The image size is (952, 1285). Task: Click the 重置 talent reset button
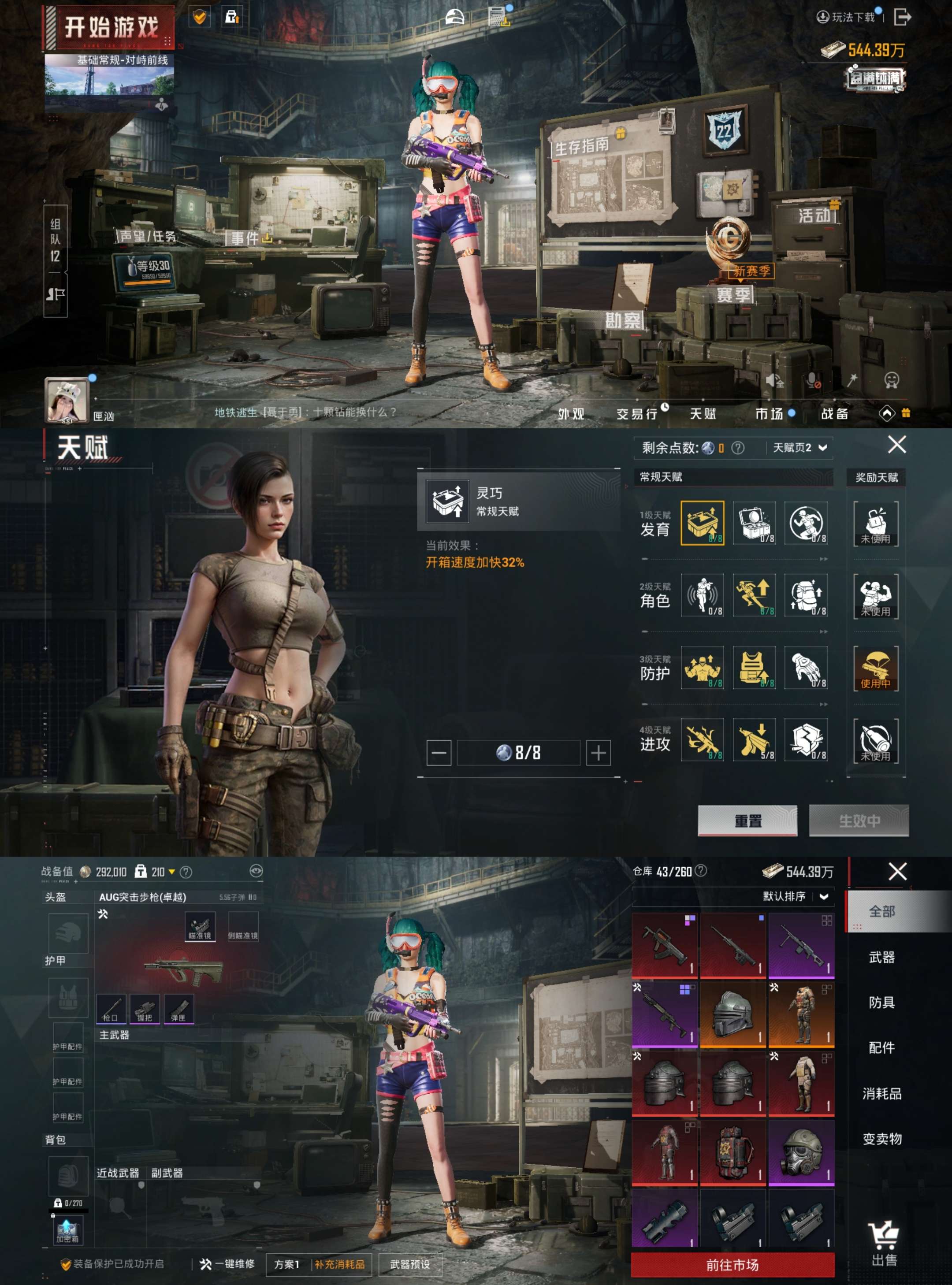[747, 821]
